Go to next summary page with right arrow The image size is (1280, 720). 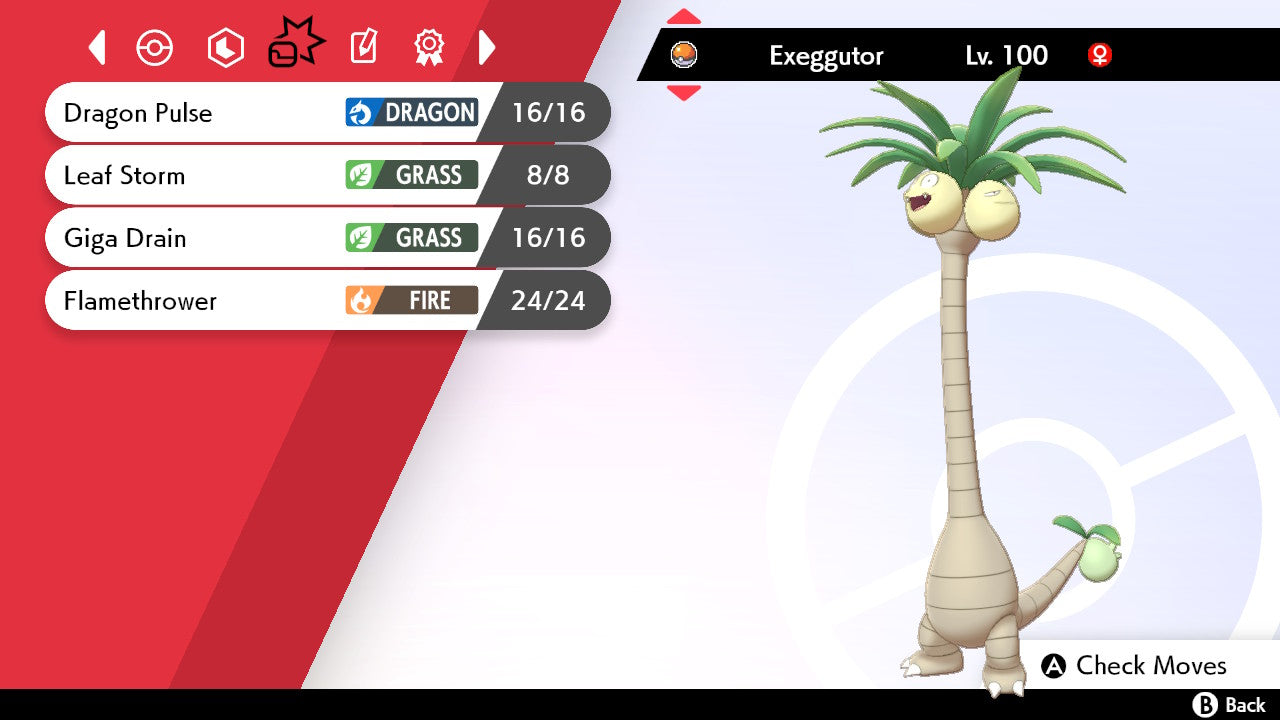click(487, 48)
